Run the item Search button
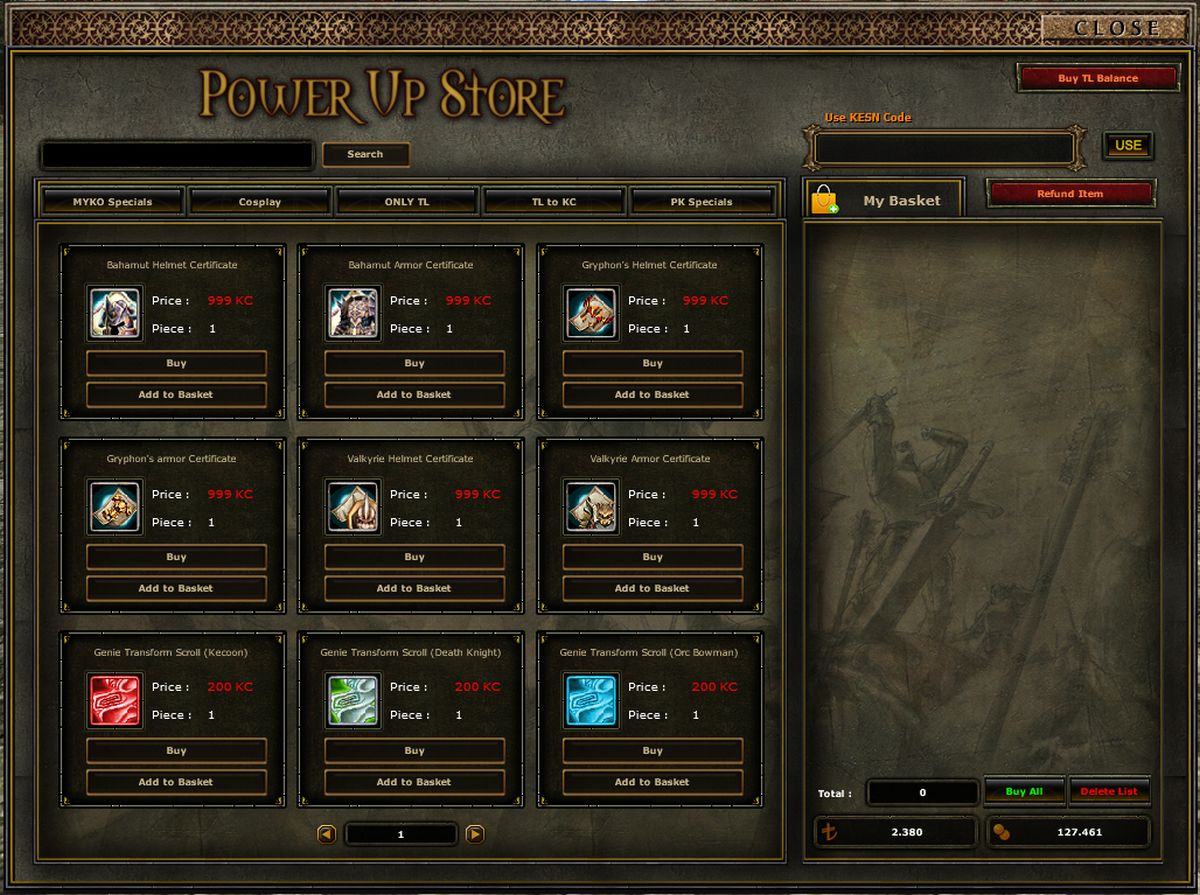Viewport: 1200px width, 895px height. [x=365, y=154]
